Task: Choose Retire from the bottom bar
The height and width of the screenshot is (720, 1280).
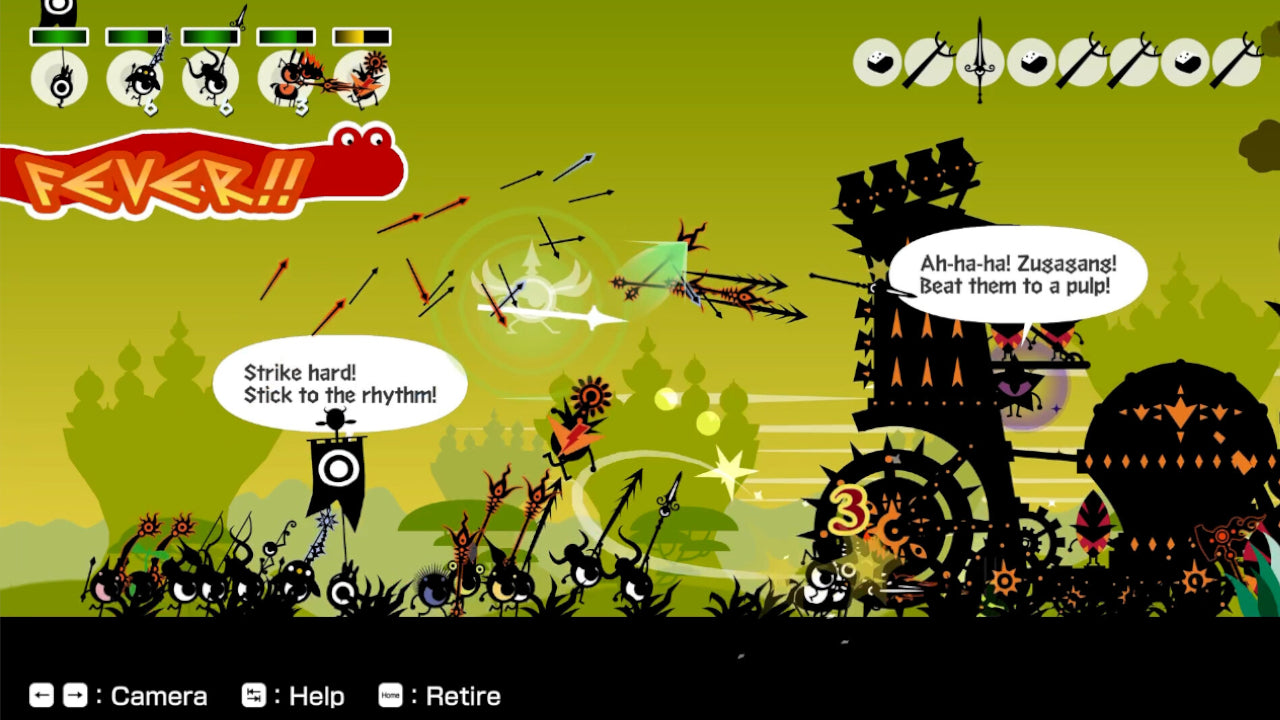Action: click(450, 696)
